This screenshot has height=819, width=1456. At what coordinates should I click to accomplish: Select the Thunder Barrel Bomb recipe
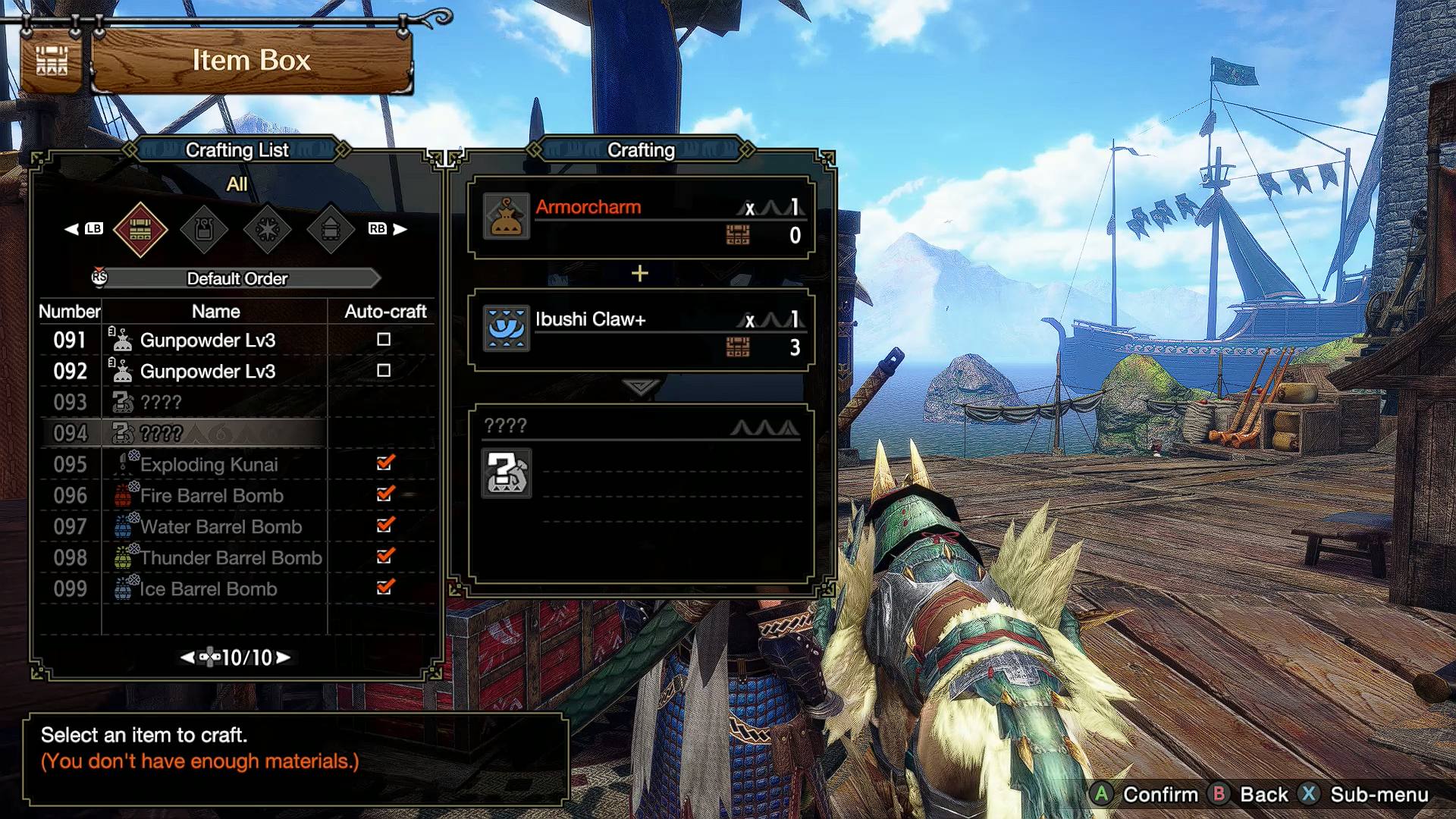pyautogui.click(x=231, y=558)
